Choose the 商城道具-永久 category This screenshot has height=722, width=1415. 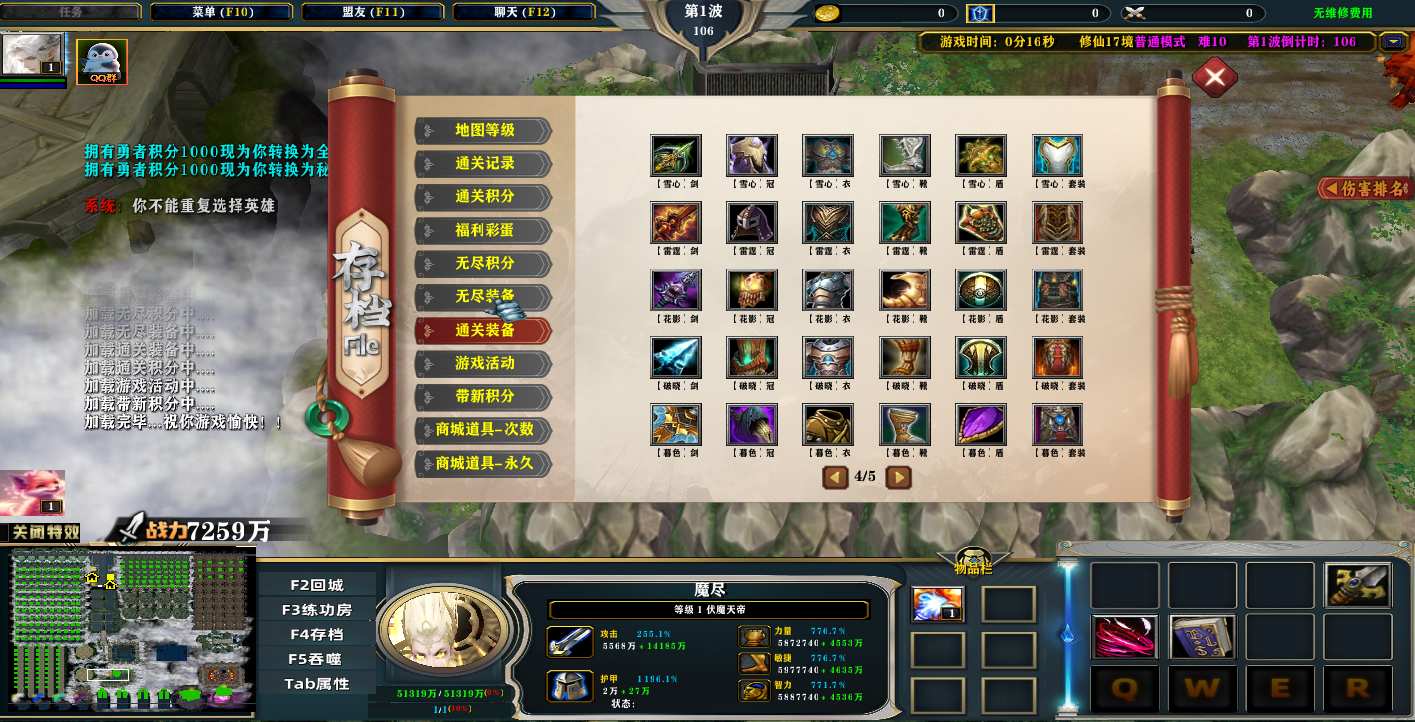coord(484,463)
